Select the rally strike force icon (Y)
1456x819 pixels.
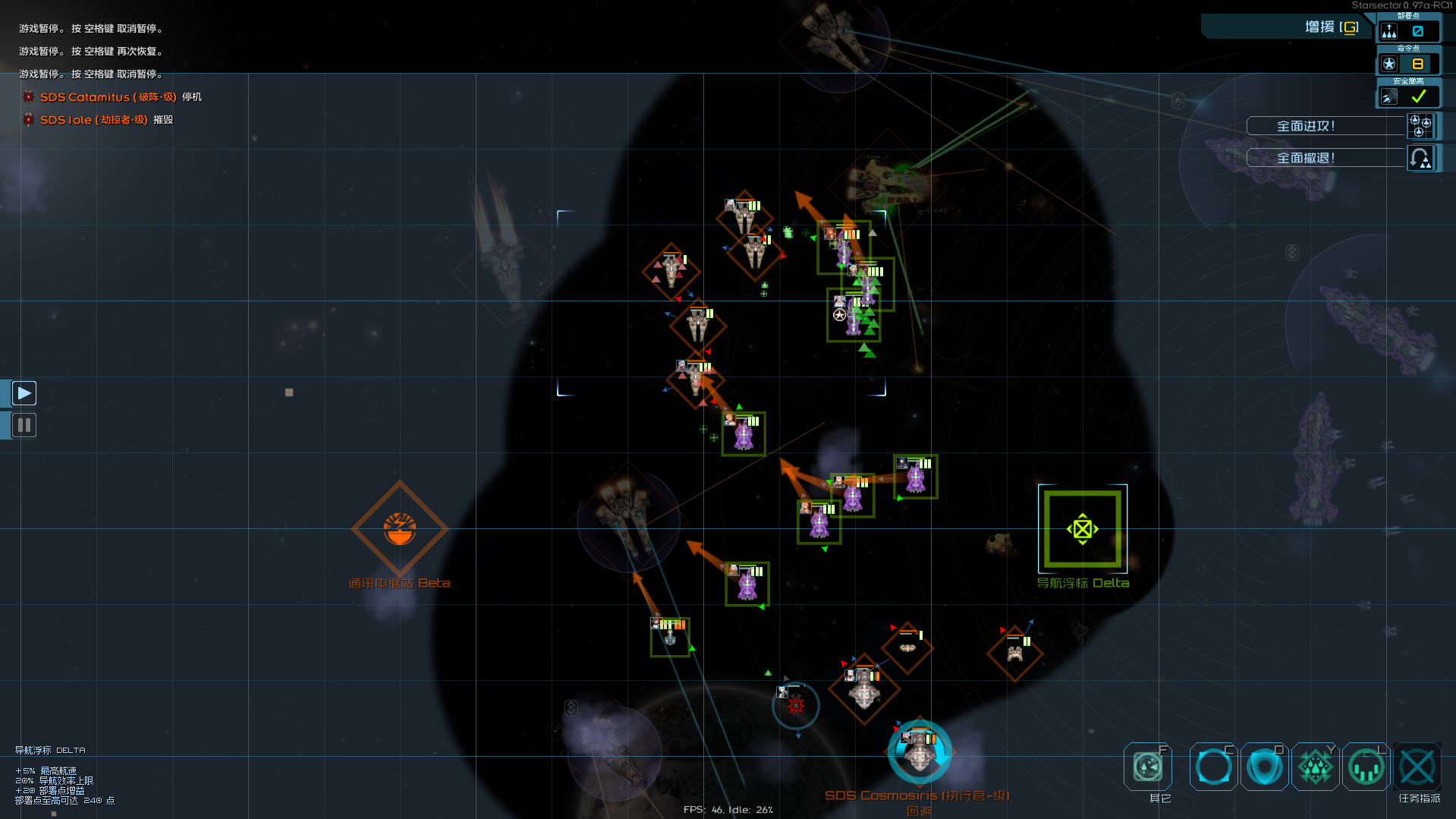click(x=1316, y=767)
